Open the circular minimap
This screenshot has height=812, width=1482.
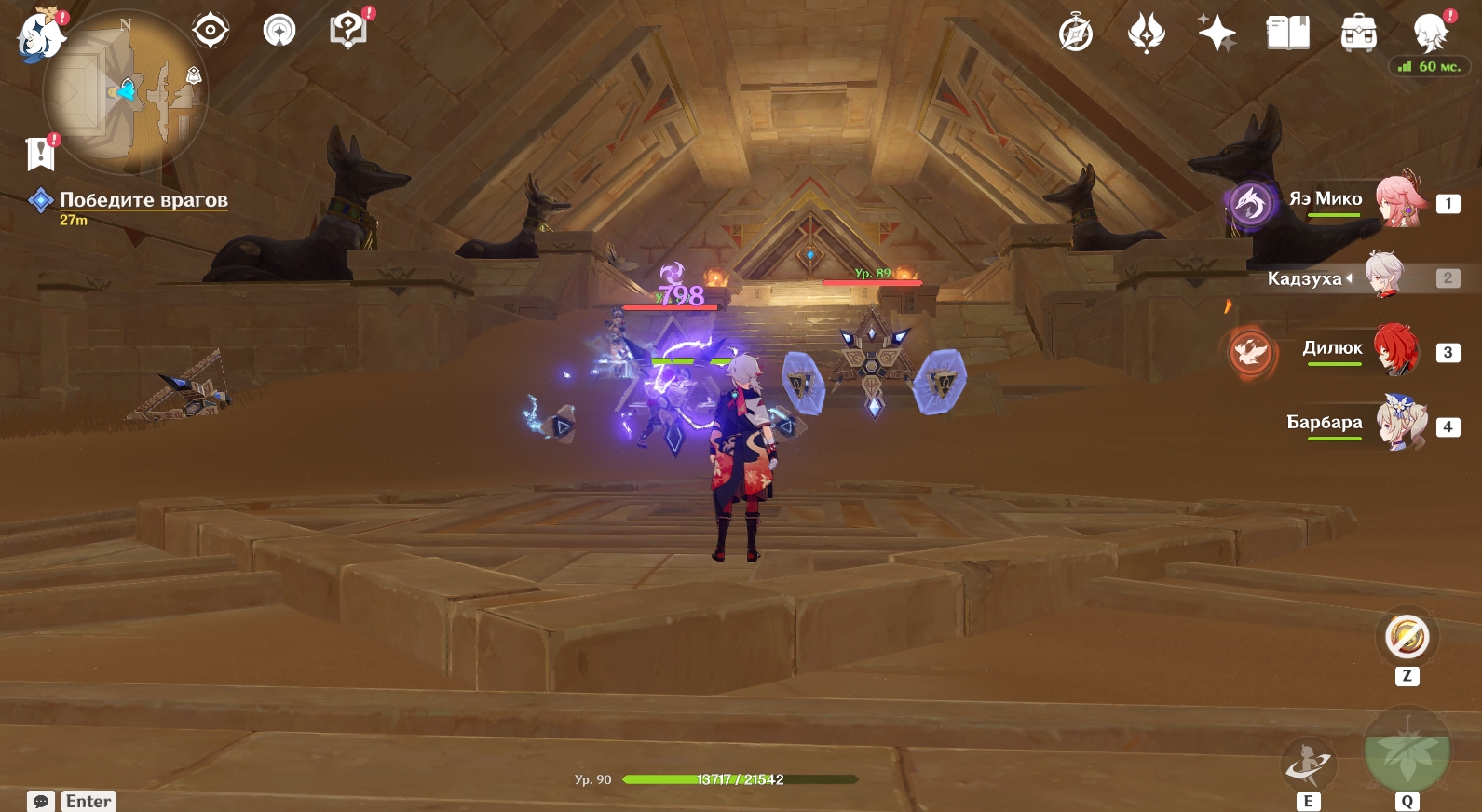(126, 93)
